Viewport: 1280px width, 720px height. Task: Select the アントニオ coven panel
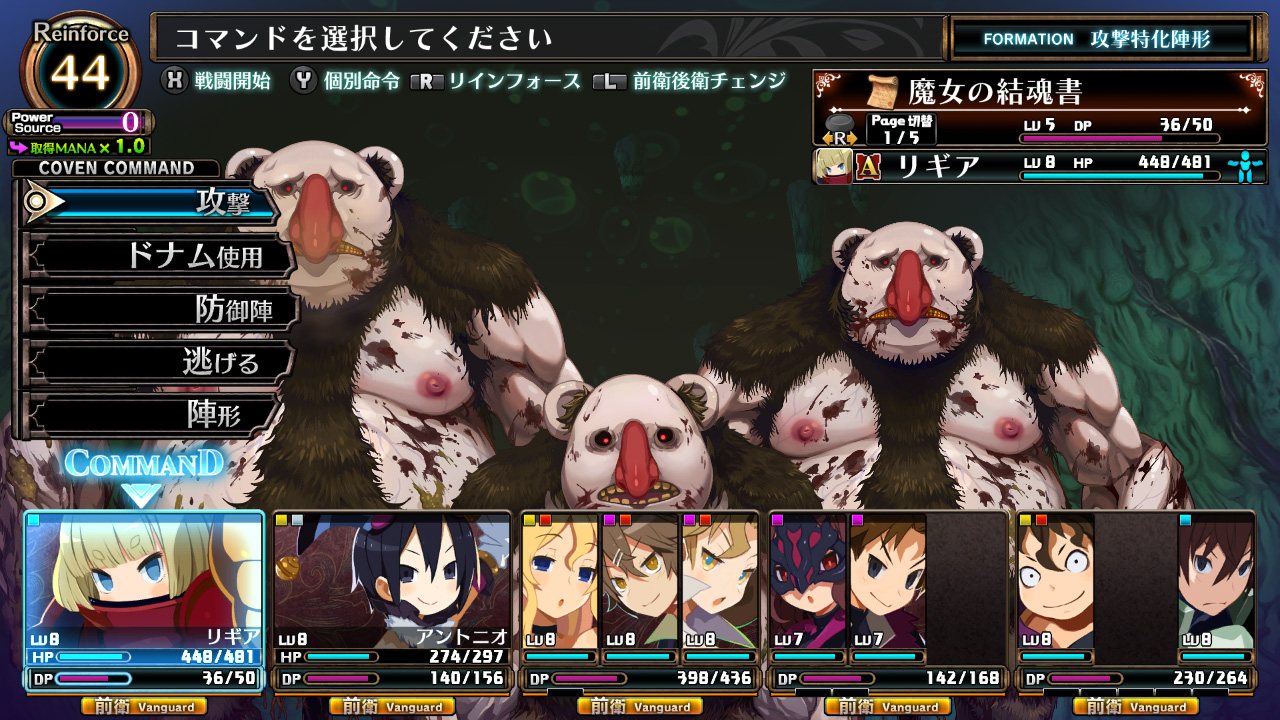392,600
